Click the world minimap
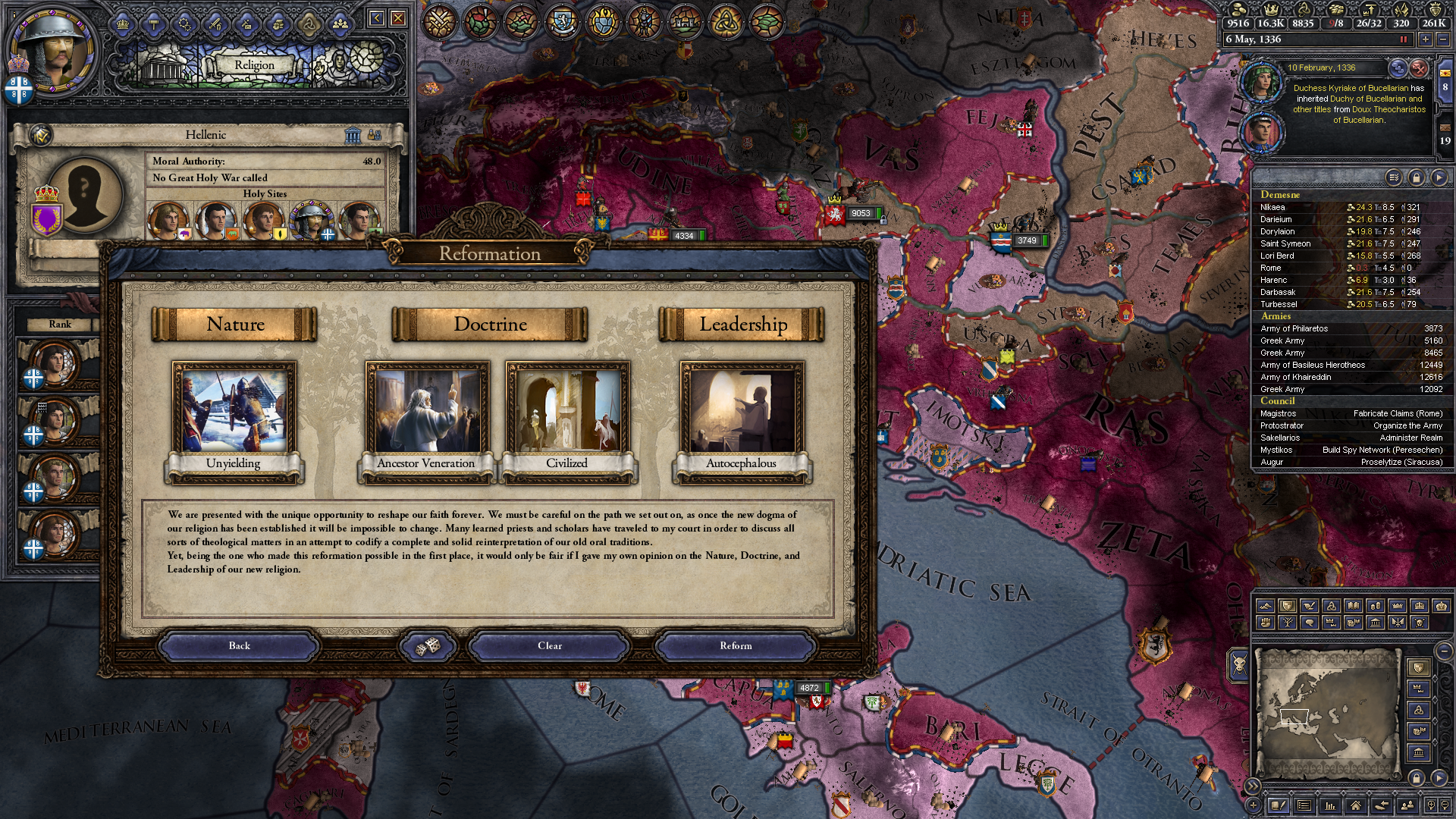 tap(1327, 713)
